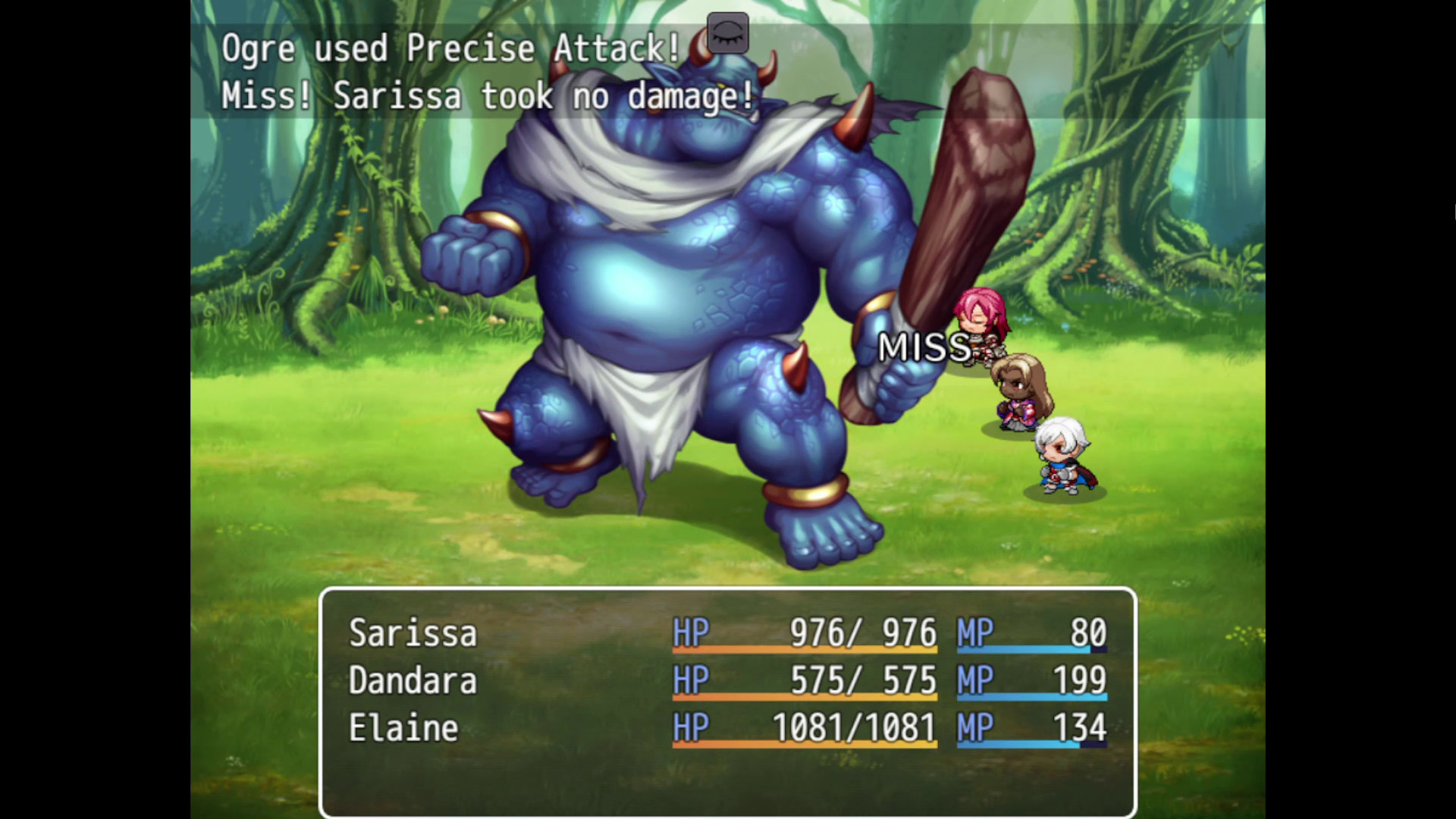Click Sarissa's orange HP gauge
This screenshot has width=1456, height=819.
point(804,651)
